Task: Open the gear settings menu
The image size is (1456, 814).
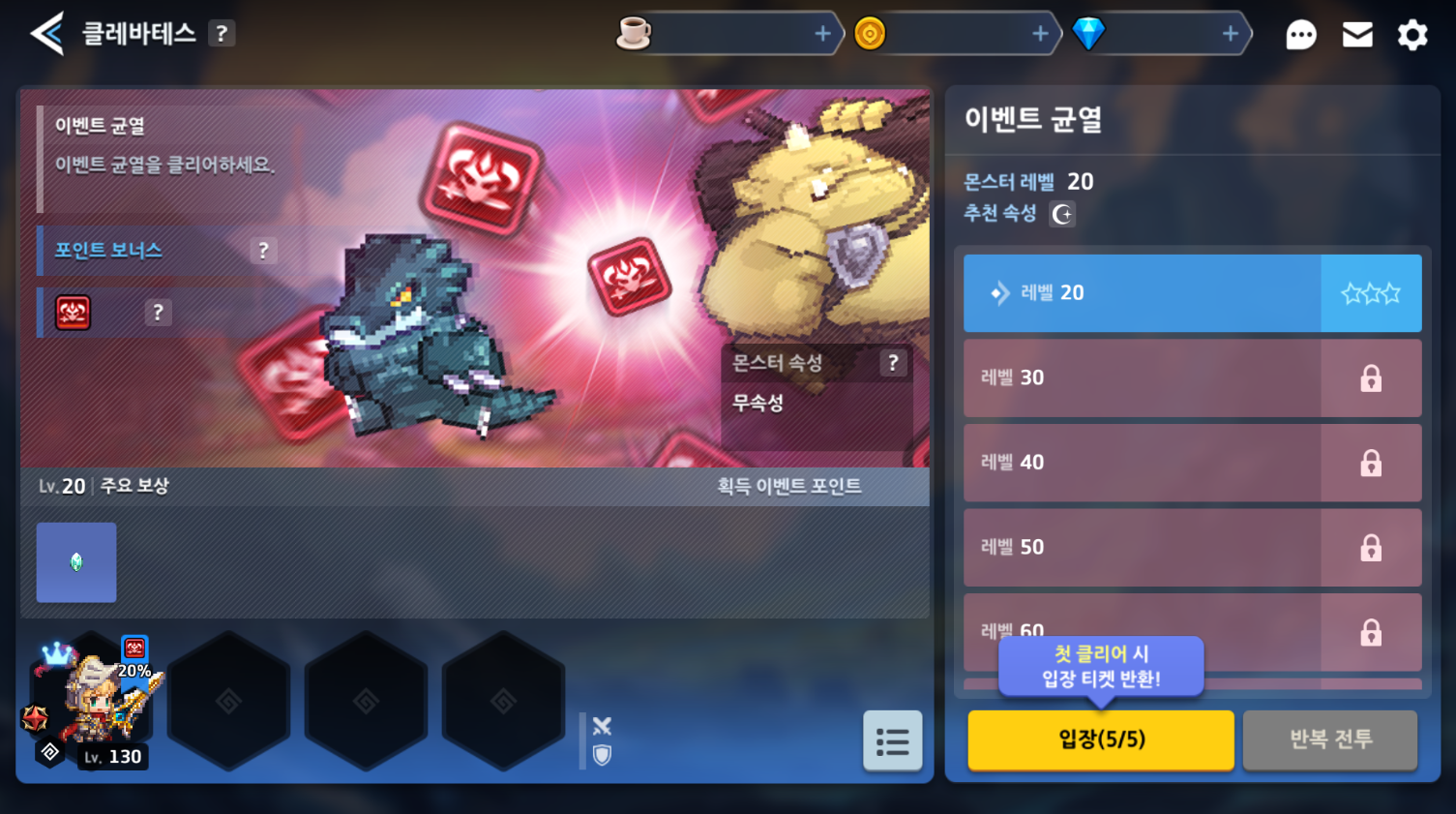Action: tap(1412, 36)
